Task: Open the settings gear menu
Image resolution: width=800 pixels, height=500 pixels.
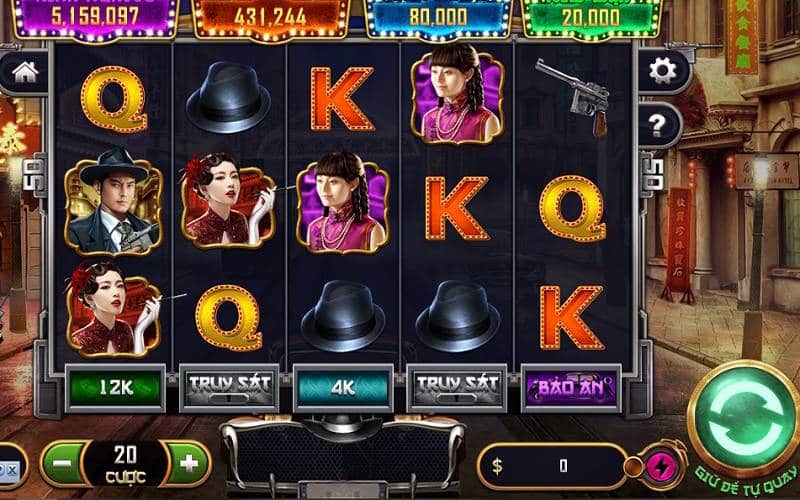Action: click(662, 70)
